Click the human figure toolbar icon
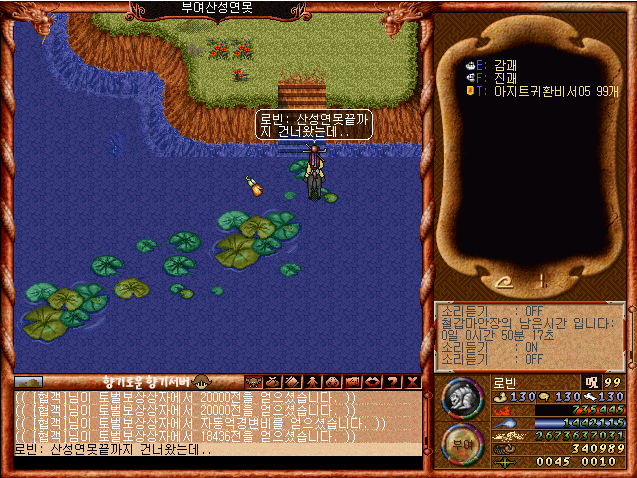Screen dimensions: 637x478 pyautogui.click(x=312, y=381)
